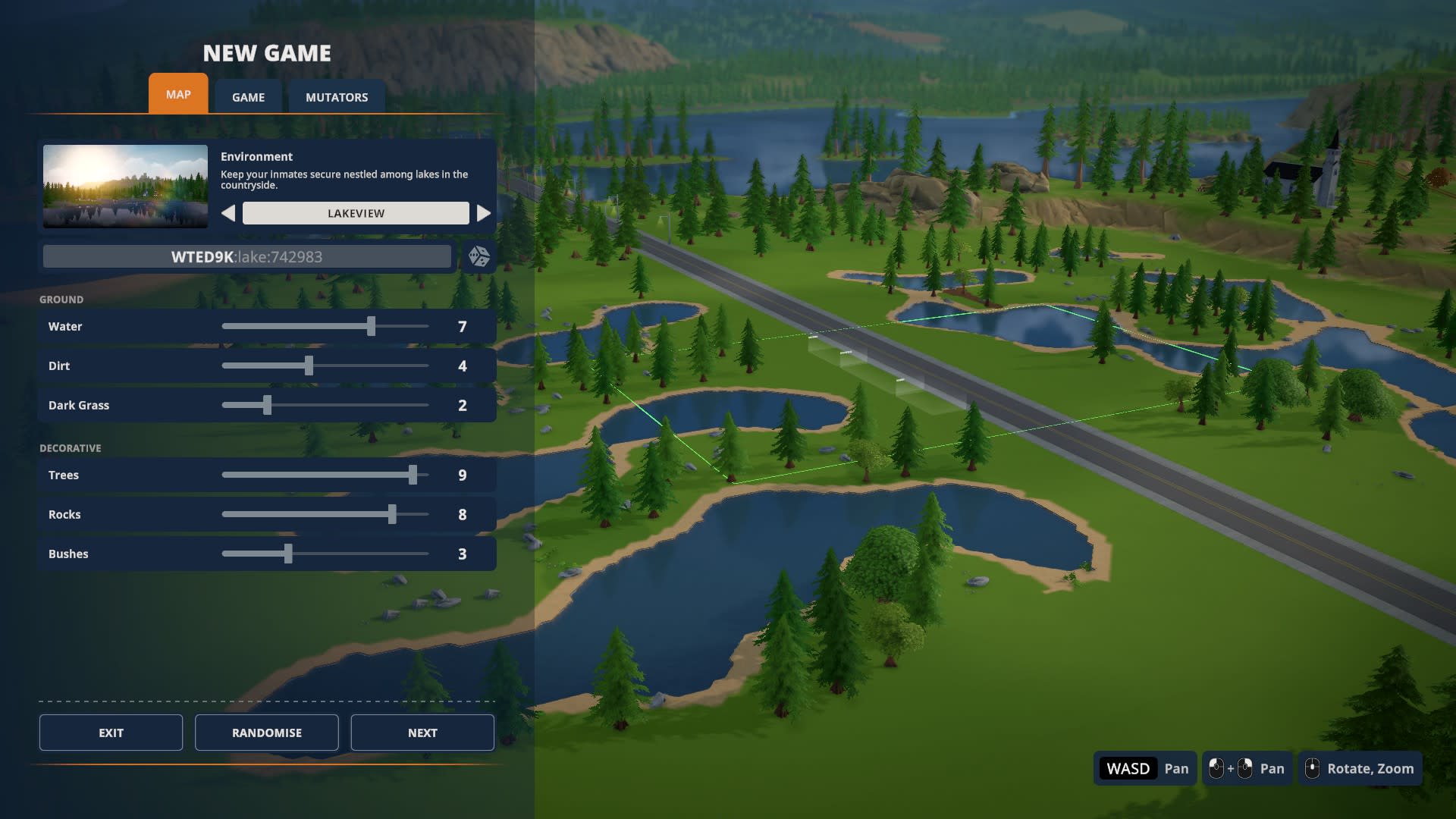Viewport: 1456px width, 819px height.
Task: Click the Lakeview environment thumbnail
Action: coord(125,187)
